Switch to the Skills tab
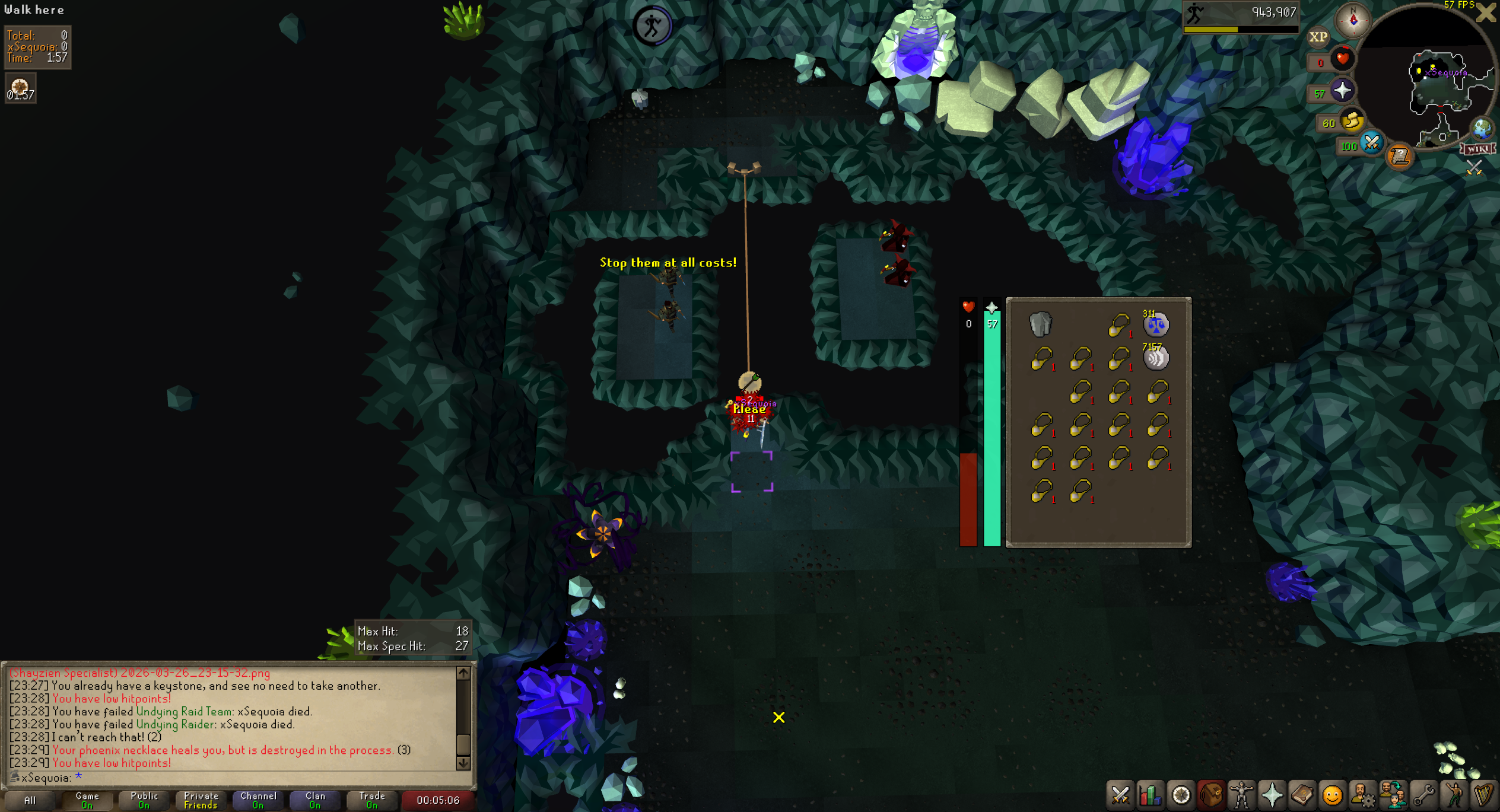1500x812 pixels. click(1151, 795)
